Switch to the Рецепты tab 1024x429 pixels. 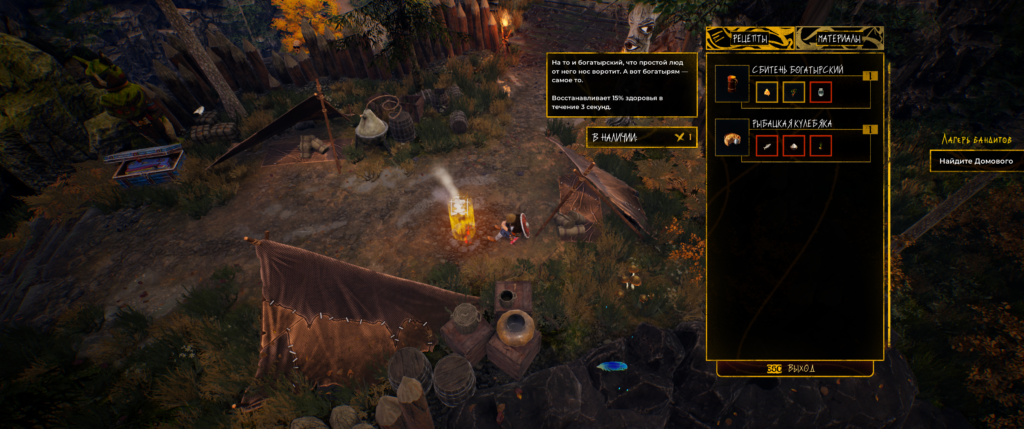pos(750,38)
